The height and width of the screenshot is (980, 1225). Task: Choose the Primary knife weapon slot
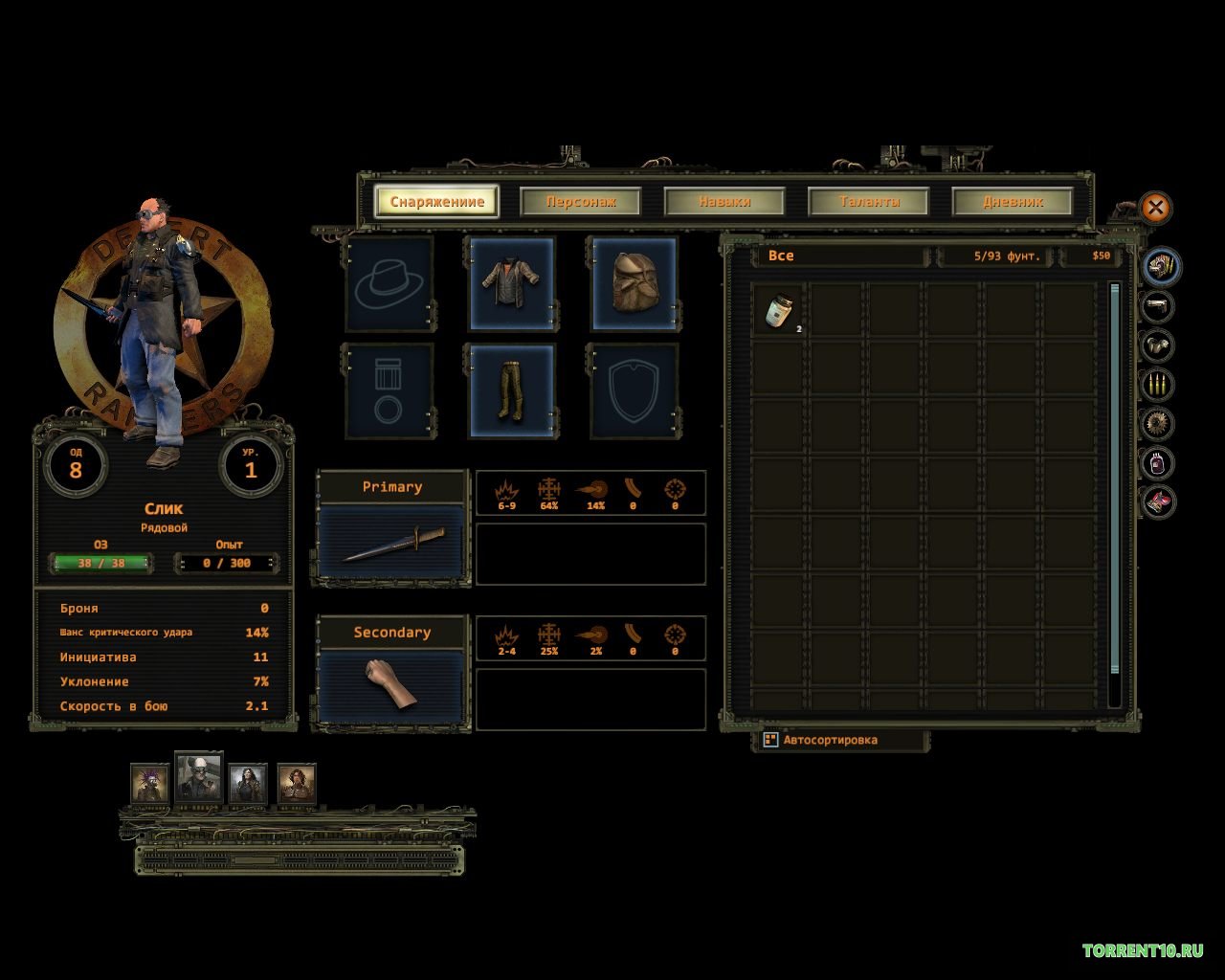(x=392, y=543)
